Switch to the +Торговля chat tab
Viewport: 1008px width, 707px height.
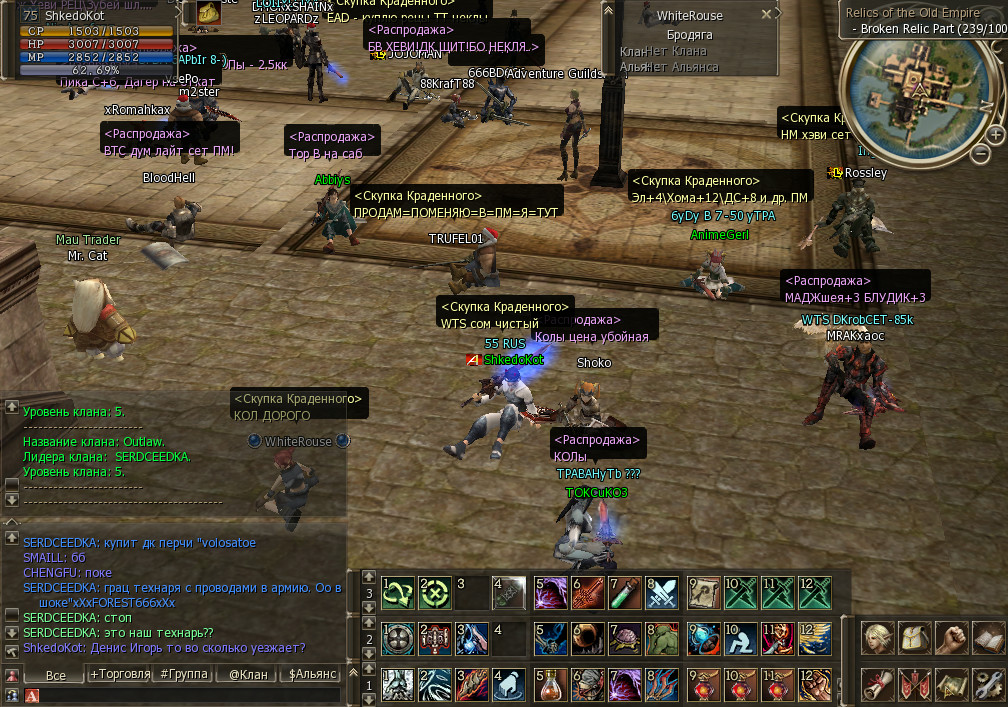point(119,674)
